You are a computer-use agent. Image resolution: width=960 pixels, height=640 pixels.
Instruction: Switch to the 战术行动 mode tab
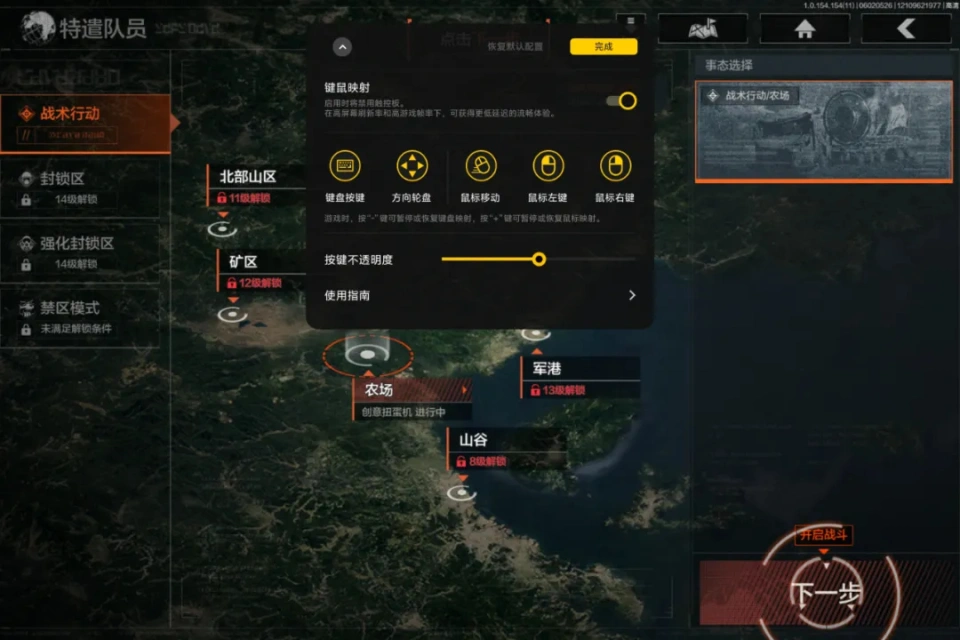click(x=85, y=123)
